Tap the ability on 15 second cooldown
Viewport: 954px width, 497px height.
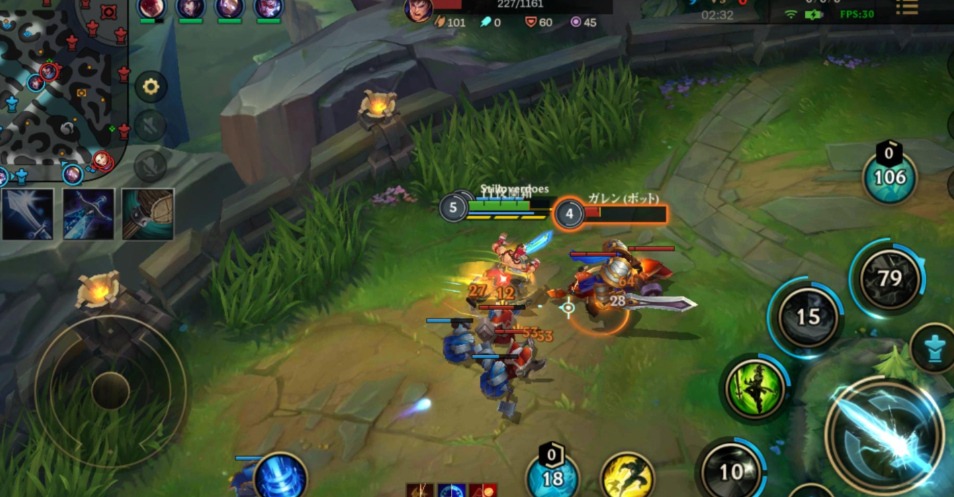[806, 318]
